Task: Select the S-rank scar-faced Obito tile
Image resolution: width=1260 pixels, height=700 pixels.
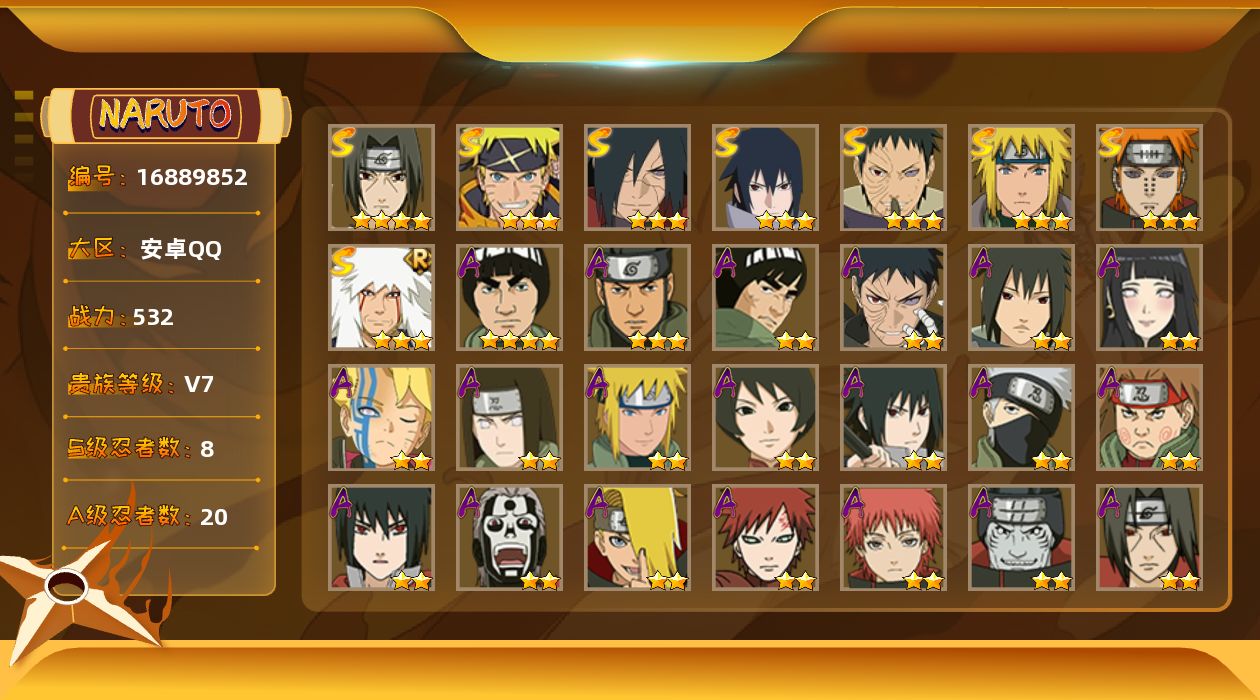Action: [893, 178]
